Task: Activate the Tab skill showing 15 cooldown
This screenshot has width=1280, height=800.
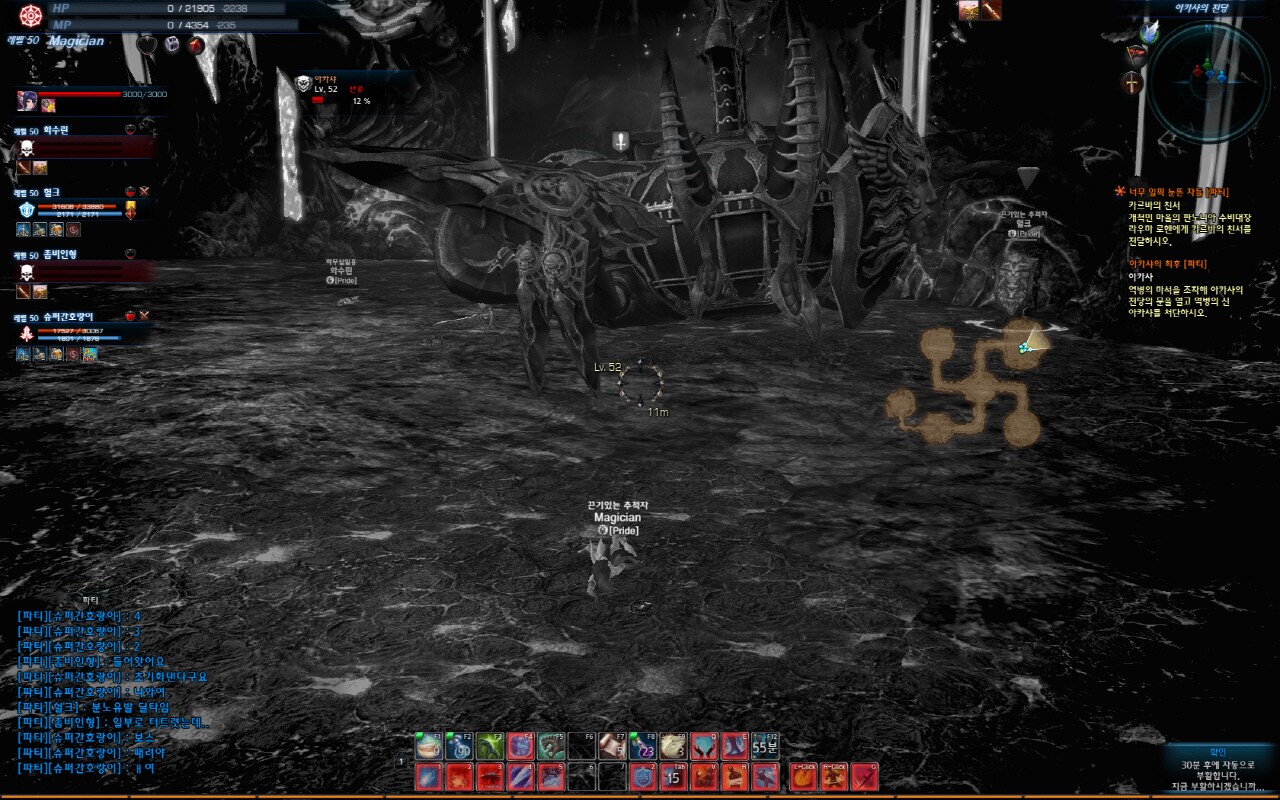Action: 674,776
